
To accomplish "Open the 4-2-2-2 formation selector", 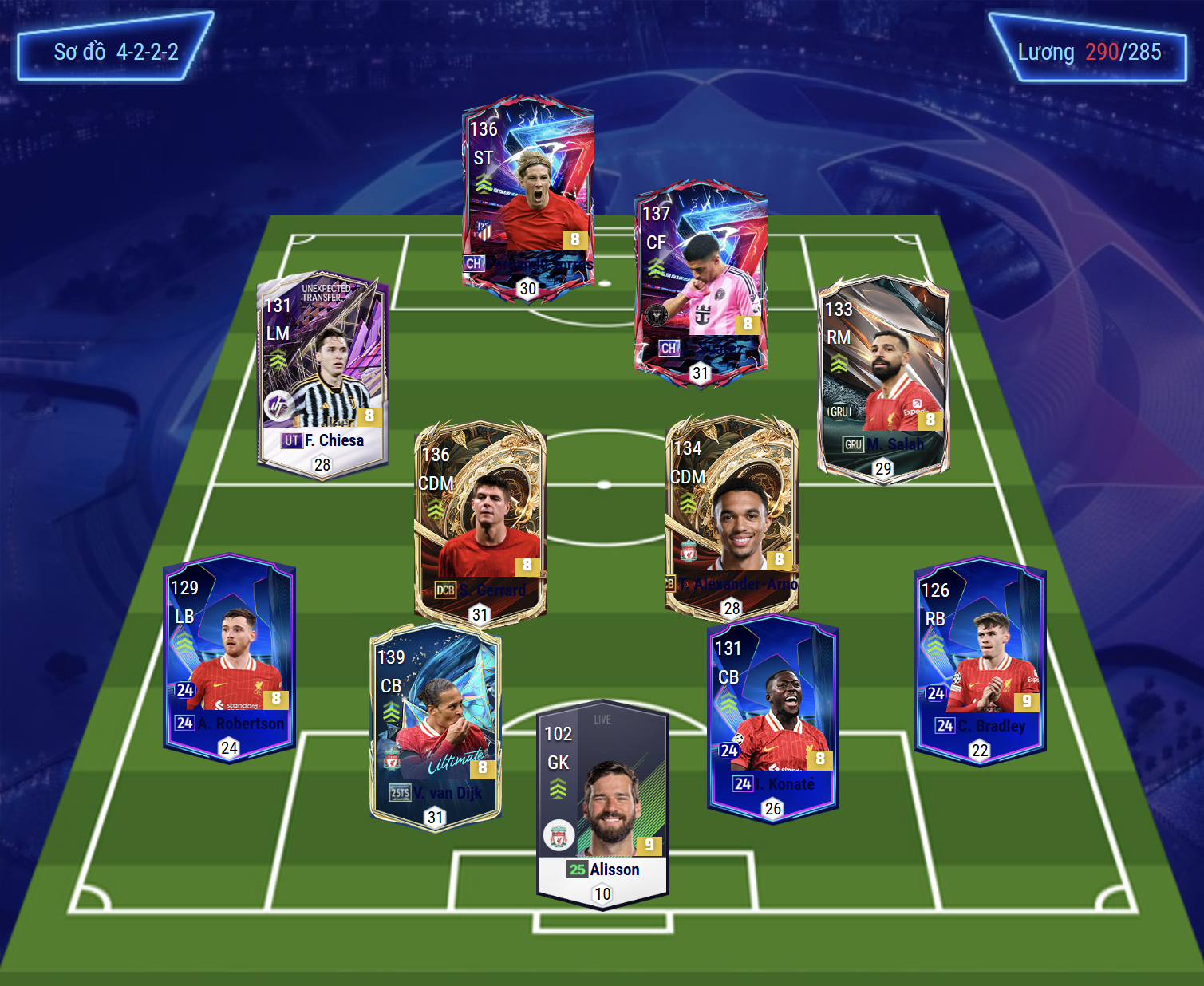I will pyautogui.click(x=116, y=53).
